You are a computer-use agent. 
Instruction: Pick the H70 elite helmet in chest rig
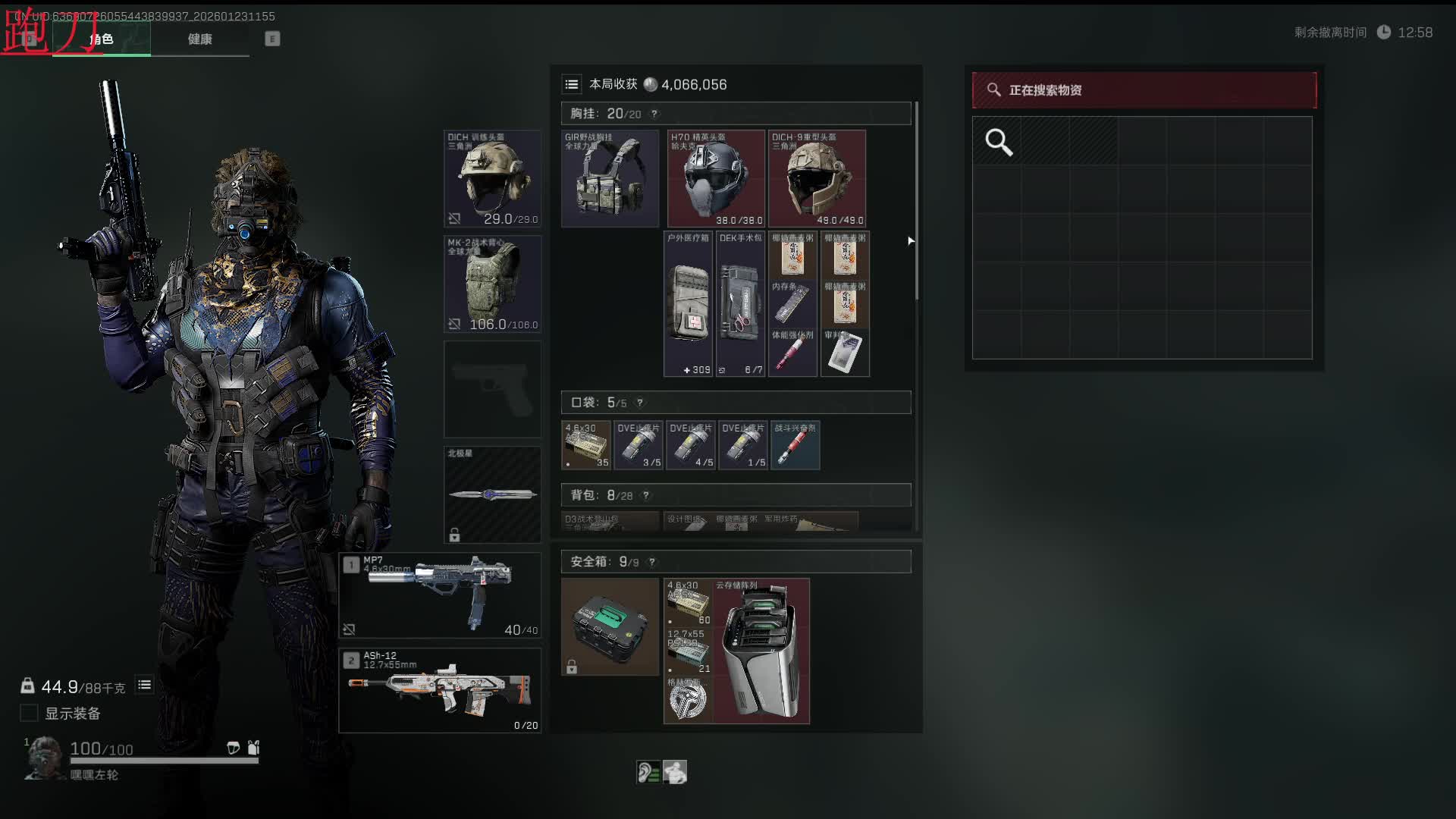point(716,179)
